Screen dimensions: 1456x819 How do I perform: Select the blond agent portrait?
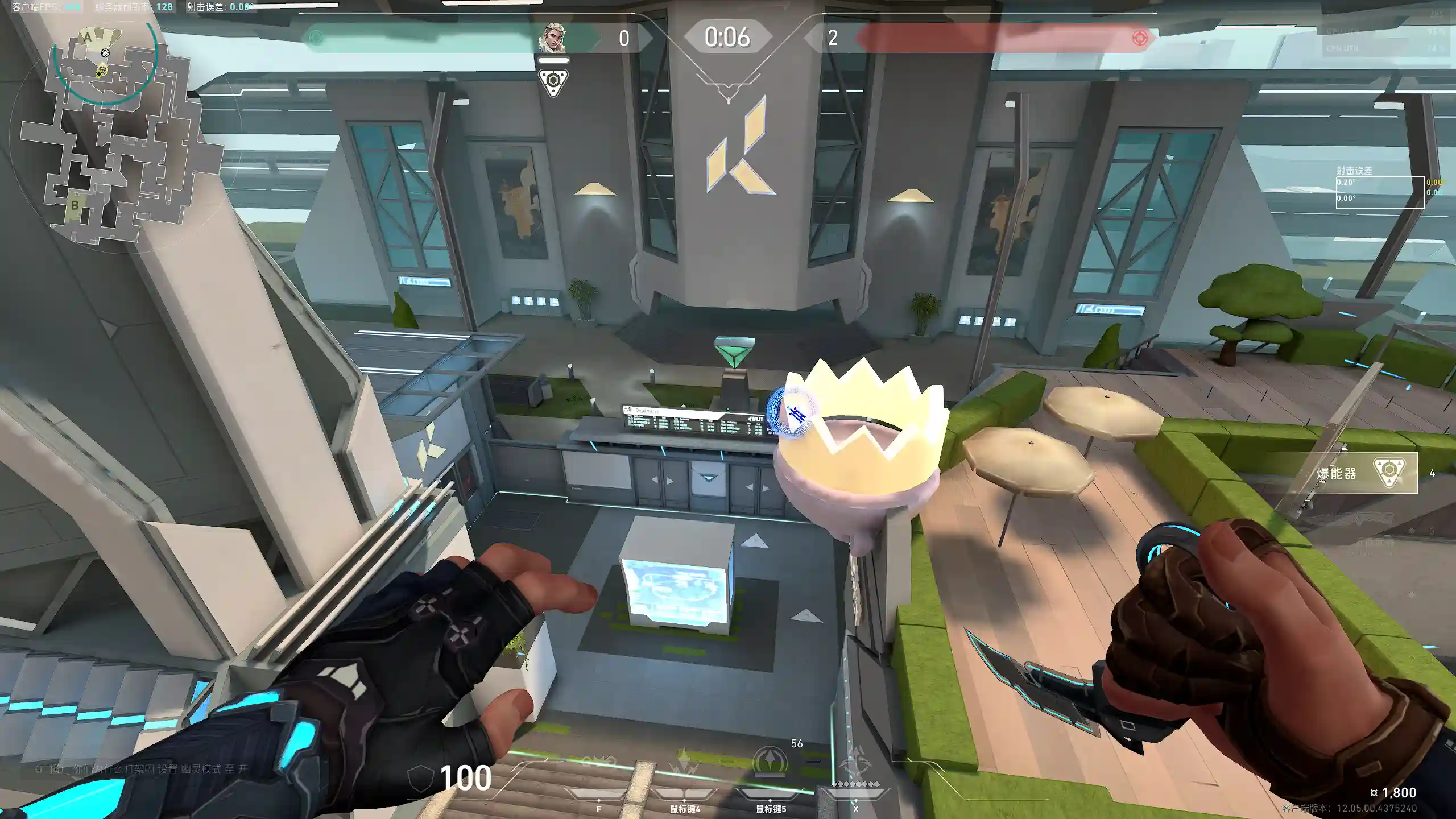[552, 38]
